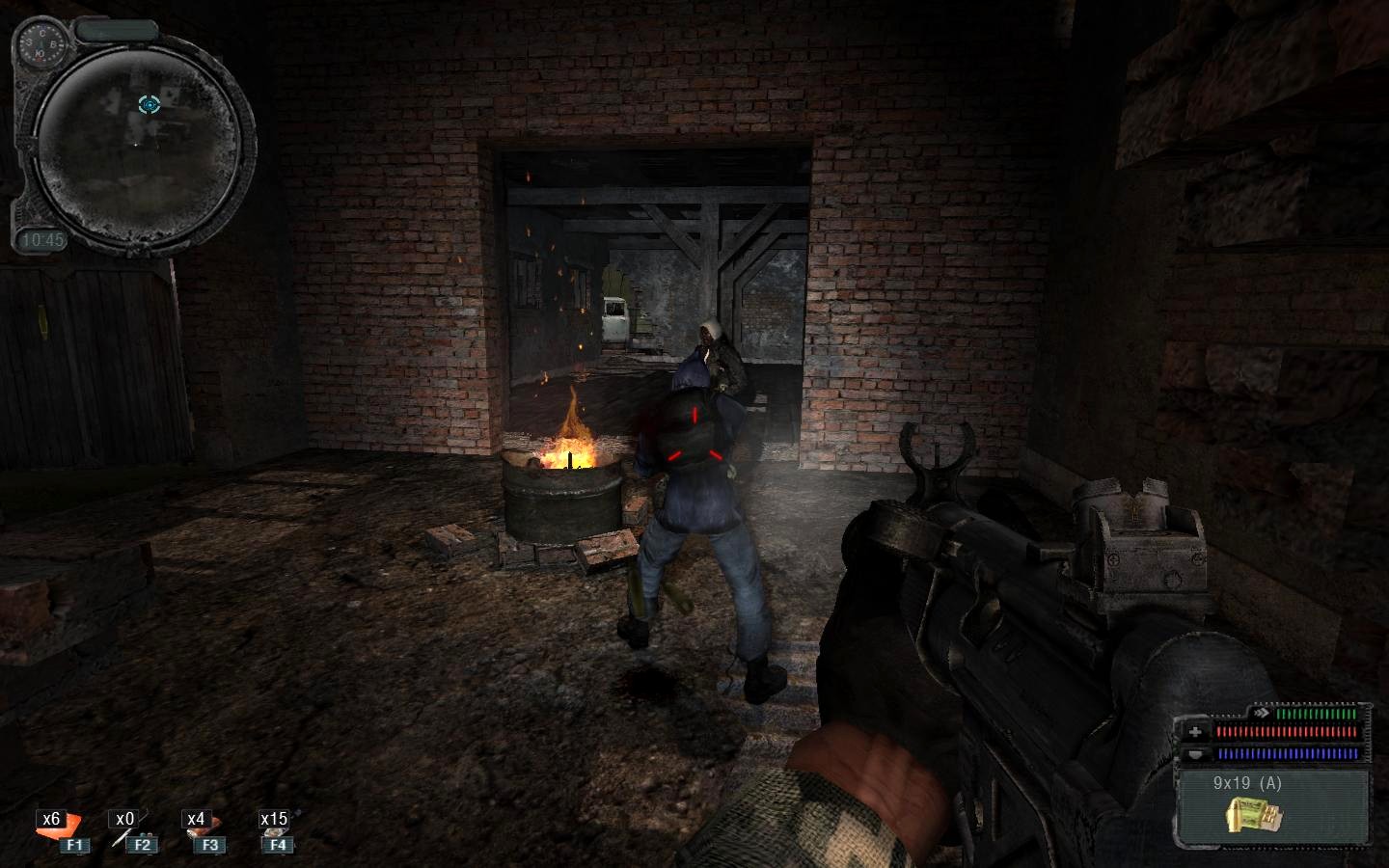This screenshot has height=868, width=1389.
Task: Select the 9x19 ammo box icon
Action: (x=1245, y=815)
